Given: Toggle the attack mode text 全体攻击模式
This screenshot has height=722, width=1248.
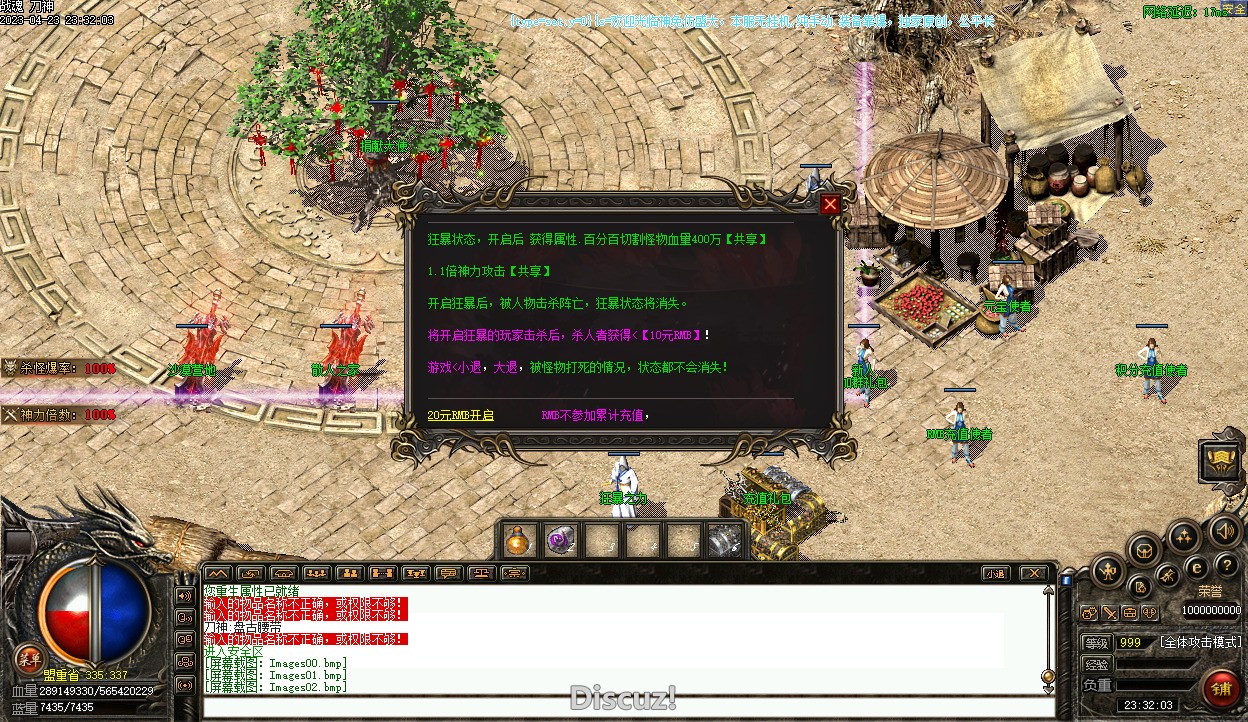Looking at the screenshot, I should point(1200,642).
